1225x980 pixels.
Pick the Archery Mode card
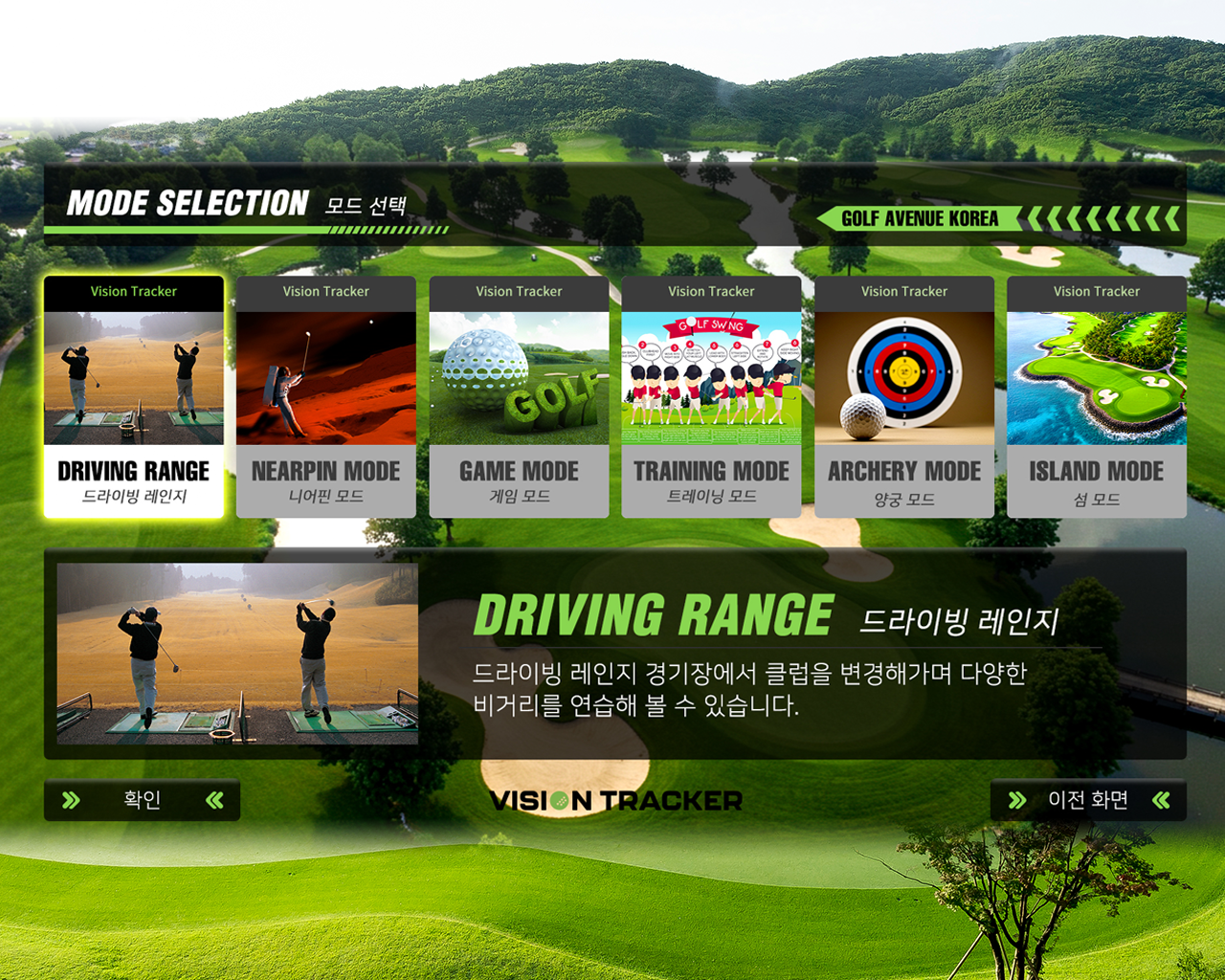[x=904, y=397]
